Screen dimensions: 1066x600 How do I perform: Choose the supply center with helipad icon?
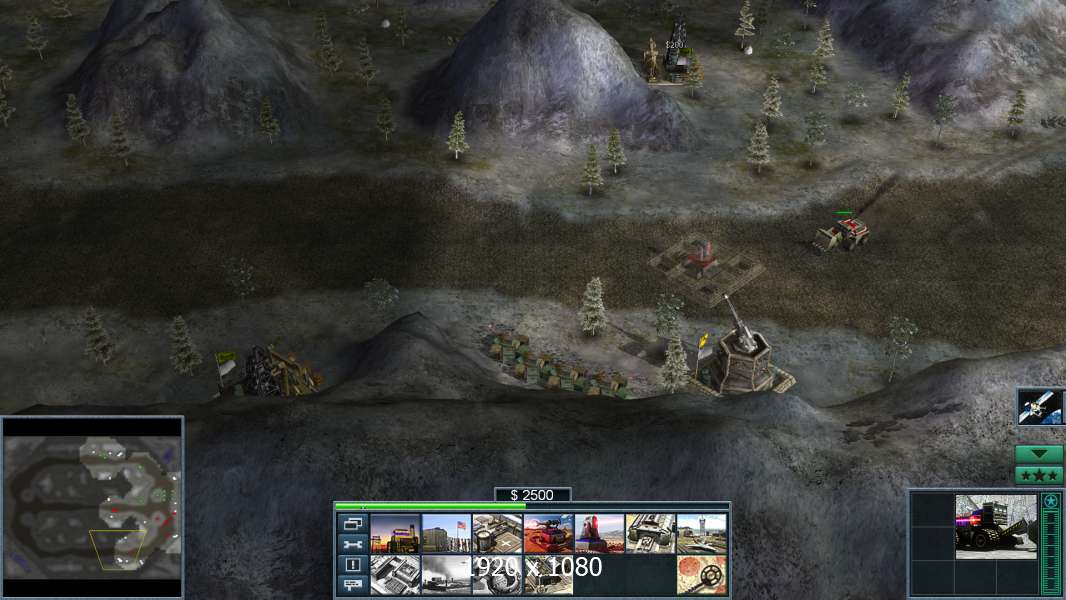(497, 534)
